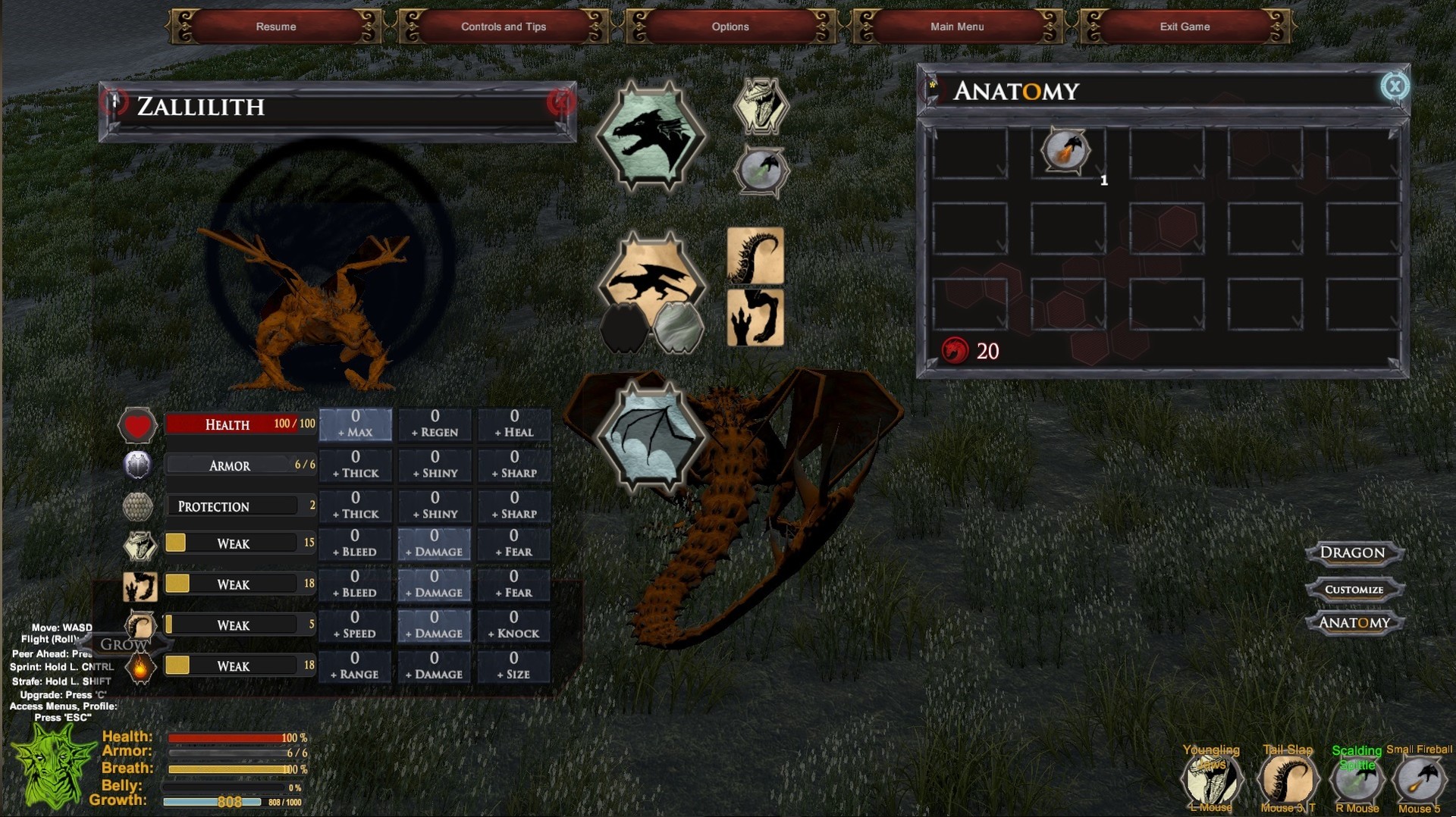Select the Youngling Jaws attack ability
The image size is (1456, 817).
[x=1212, y=778]
